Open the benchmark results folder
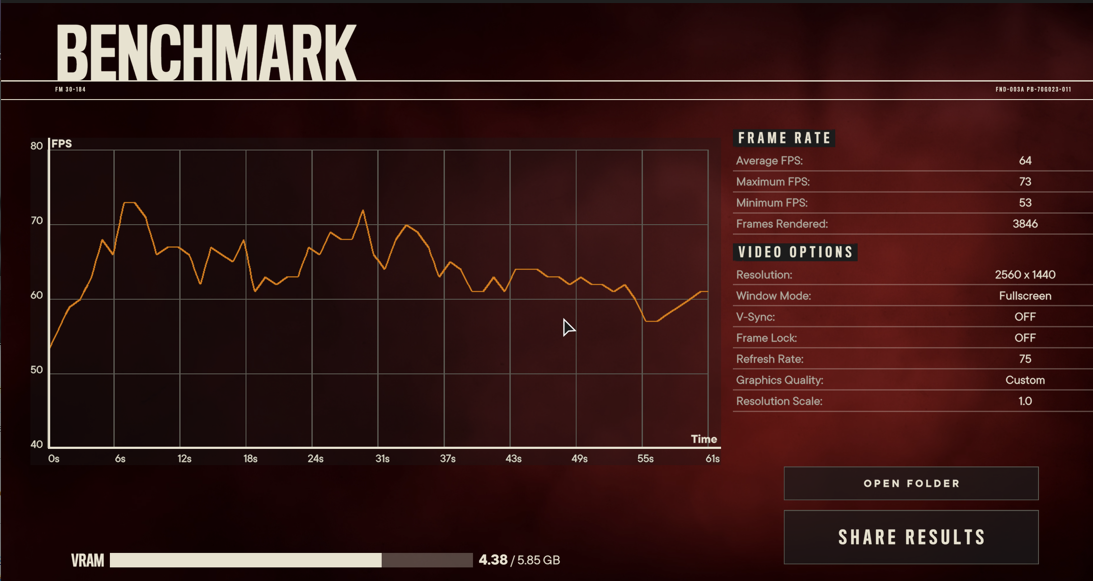Screen dimensions: 1093x581 [911, 484]
